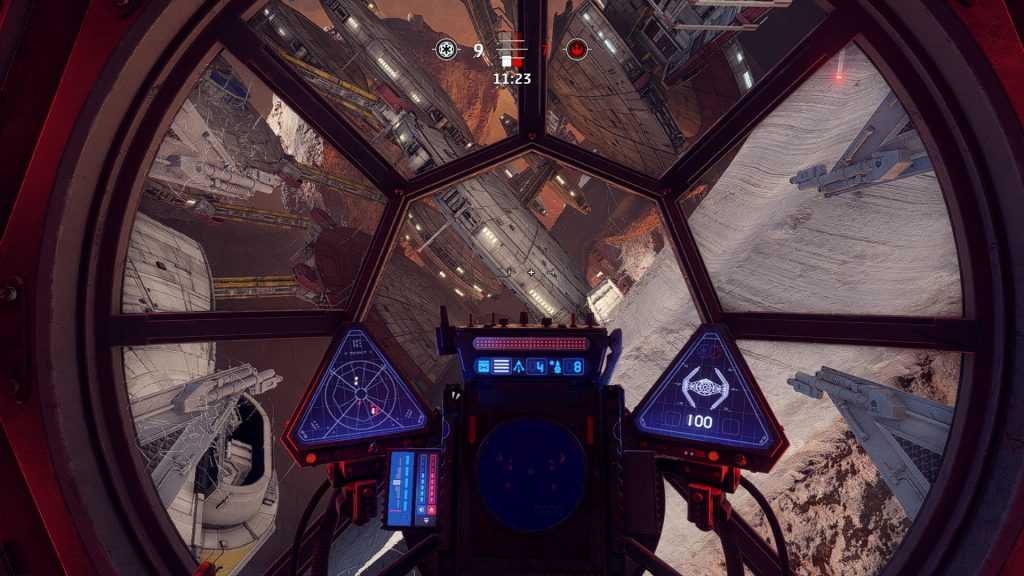Select the missile icon on the center console
The image size is (1024, 576).
(x=519, y=367)
